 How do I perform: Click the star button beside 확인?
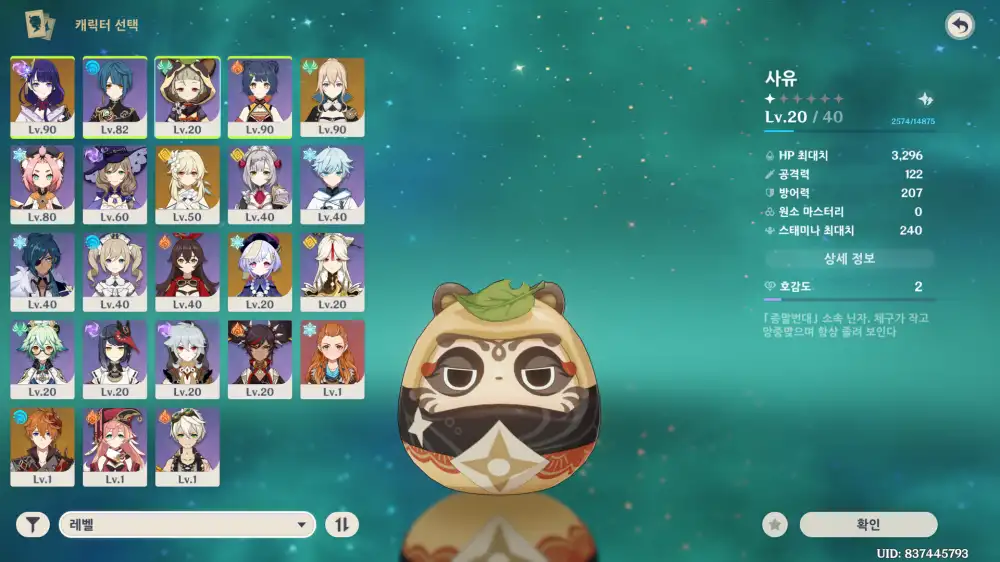(775, 524)
